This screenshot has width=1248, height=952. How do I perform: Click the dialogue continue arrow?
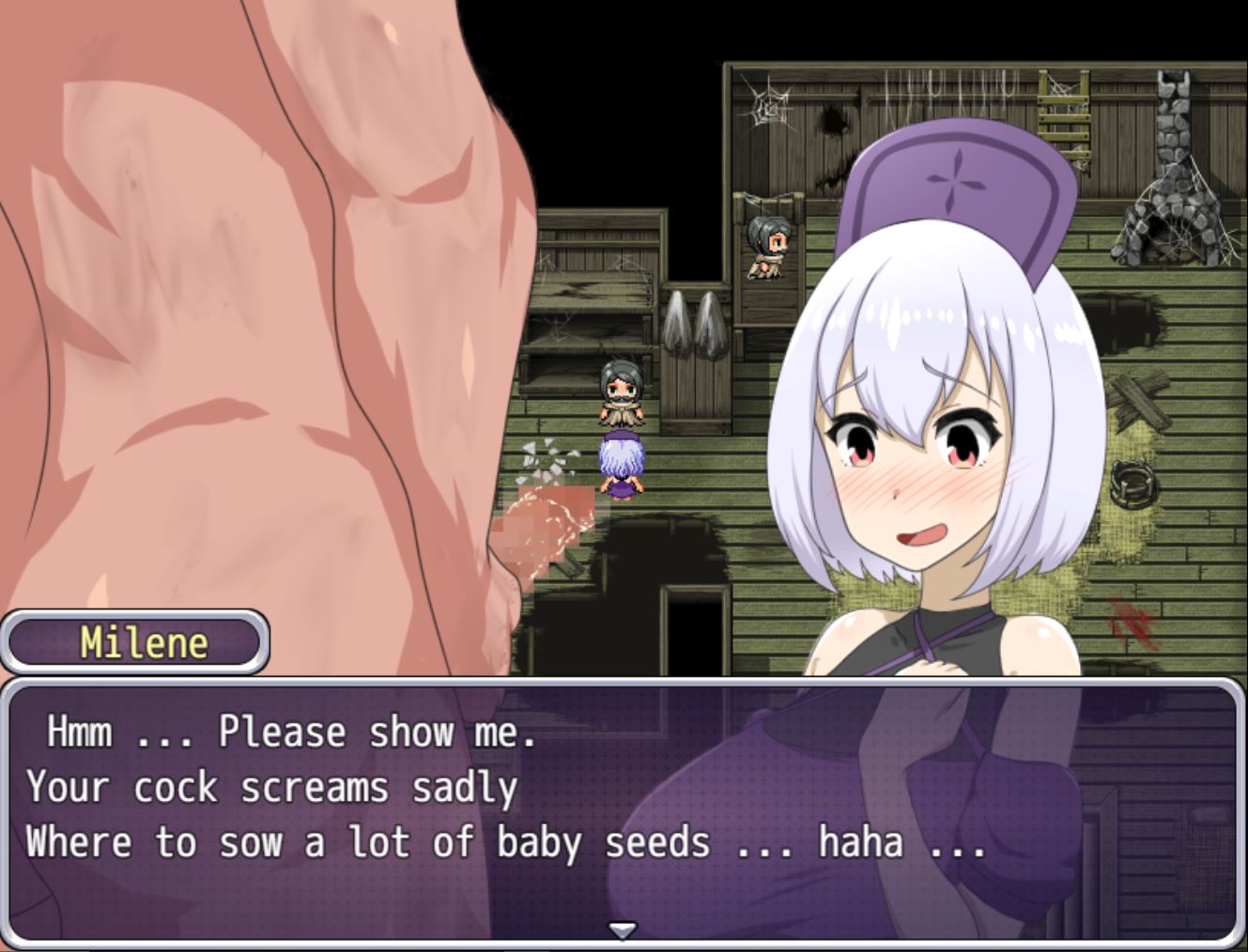coord(623,929)
